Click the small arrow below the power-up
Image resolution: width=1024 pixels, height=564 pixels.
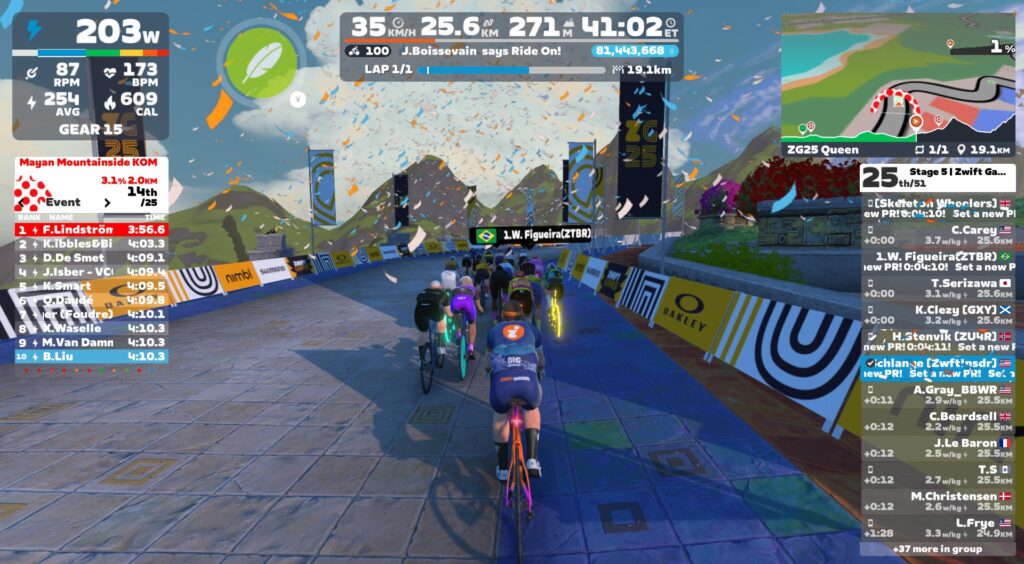[297, 99]
